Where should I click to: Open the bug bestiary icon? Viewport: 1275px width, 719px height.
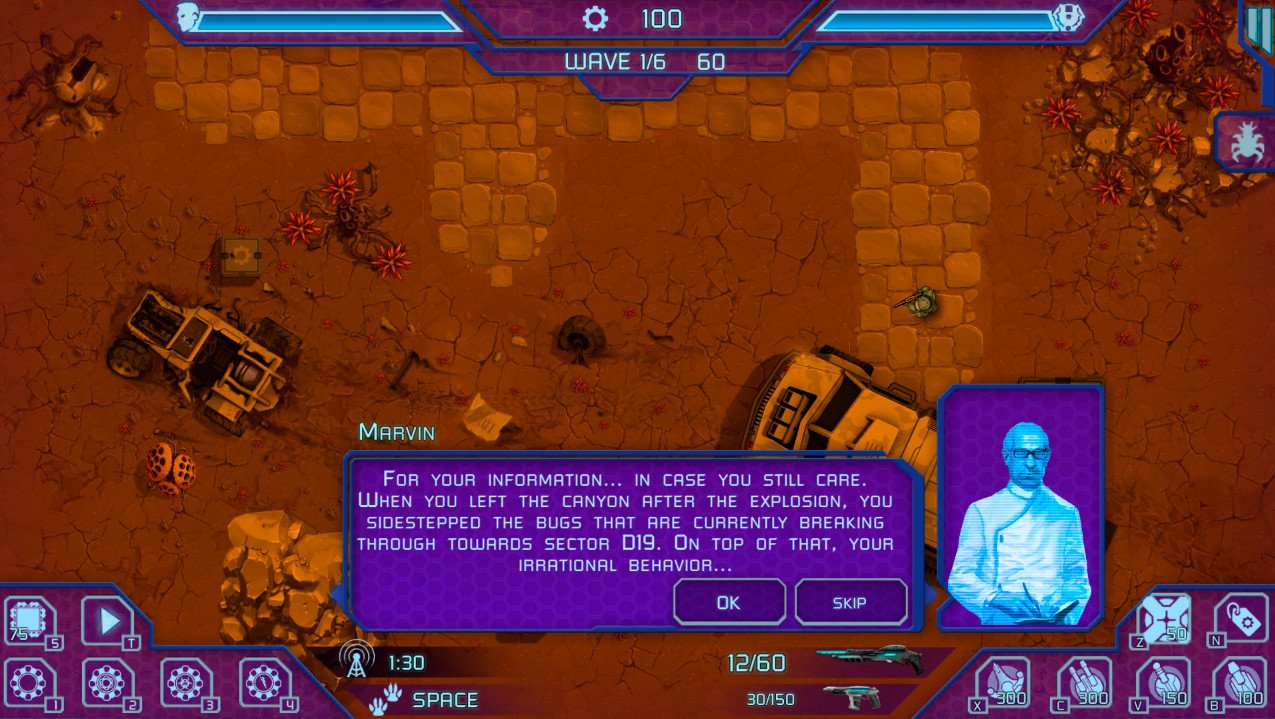point(1246,141)
